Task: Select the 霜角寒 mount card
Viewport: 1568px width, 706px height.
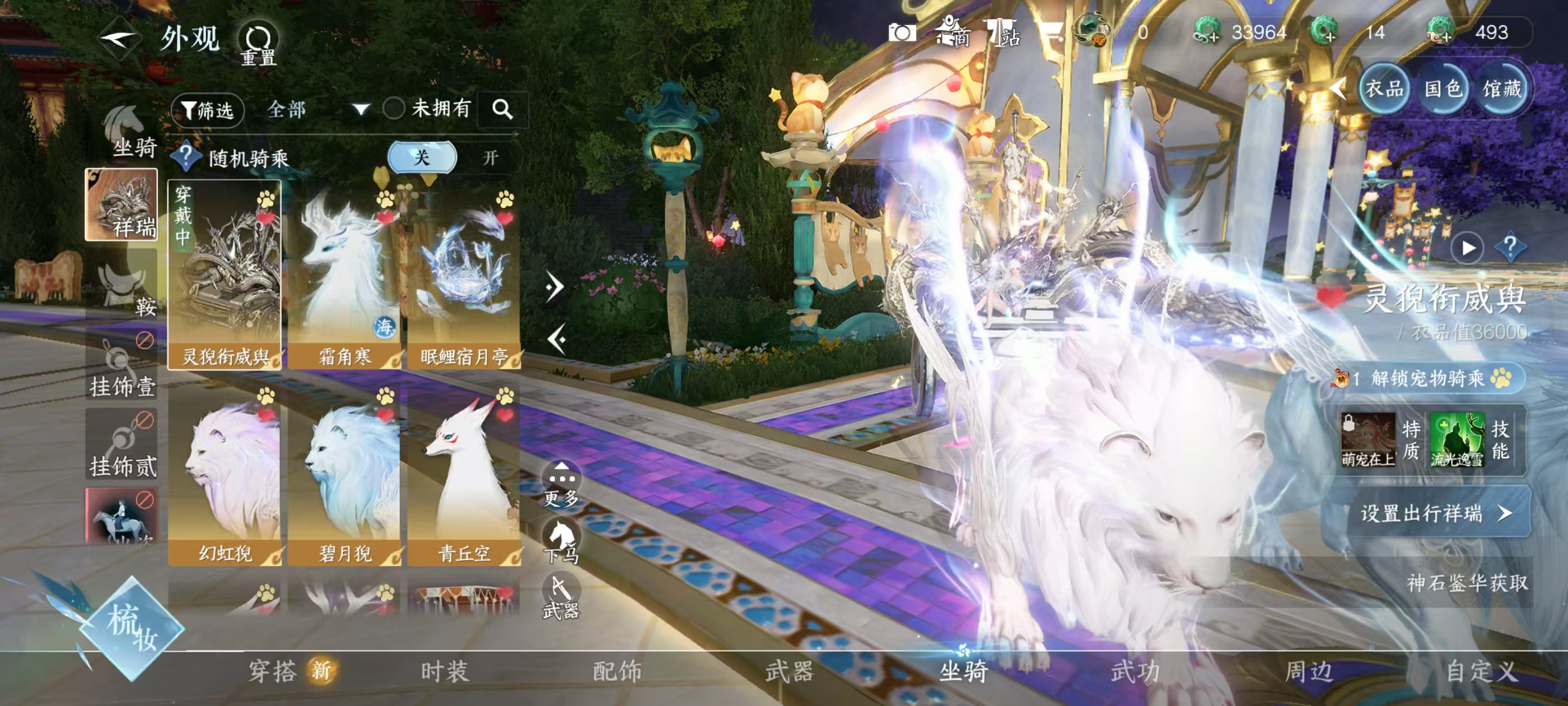Action: click(x=344, y=275)
